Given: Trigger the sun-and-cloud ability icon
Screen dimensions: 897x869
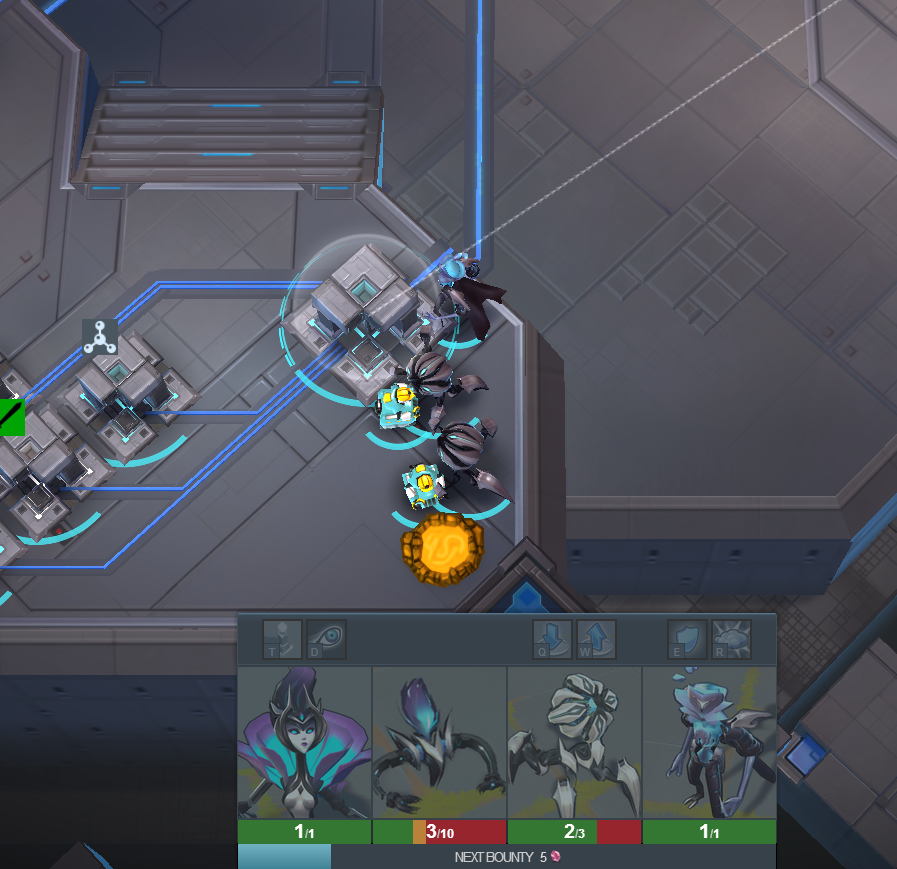Looking at the screenshot, I should point(731,639).
